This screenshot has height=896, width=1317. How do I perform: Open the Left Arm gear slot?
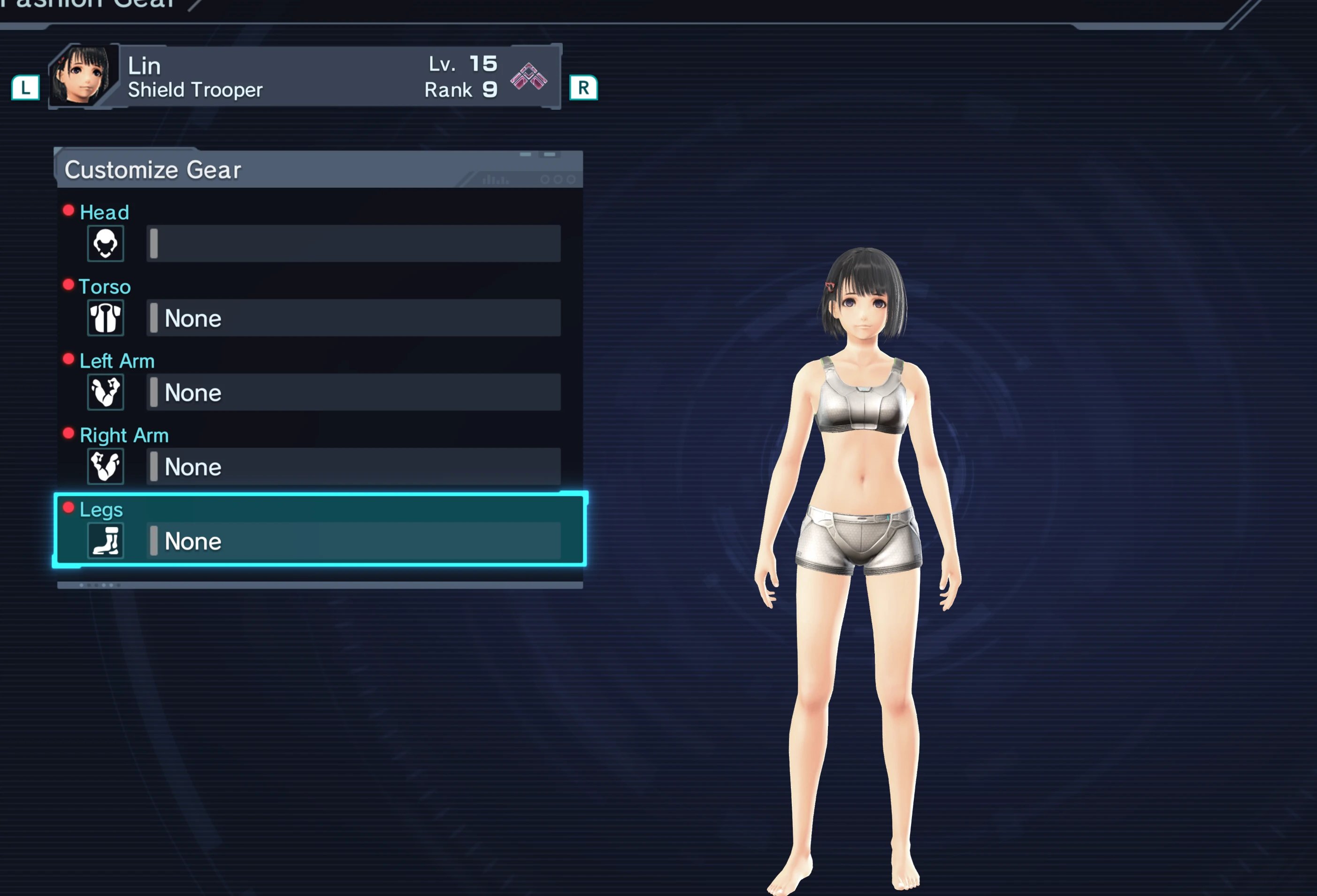353,392
